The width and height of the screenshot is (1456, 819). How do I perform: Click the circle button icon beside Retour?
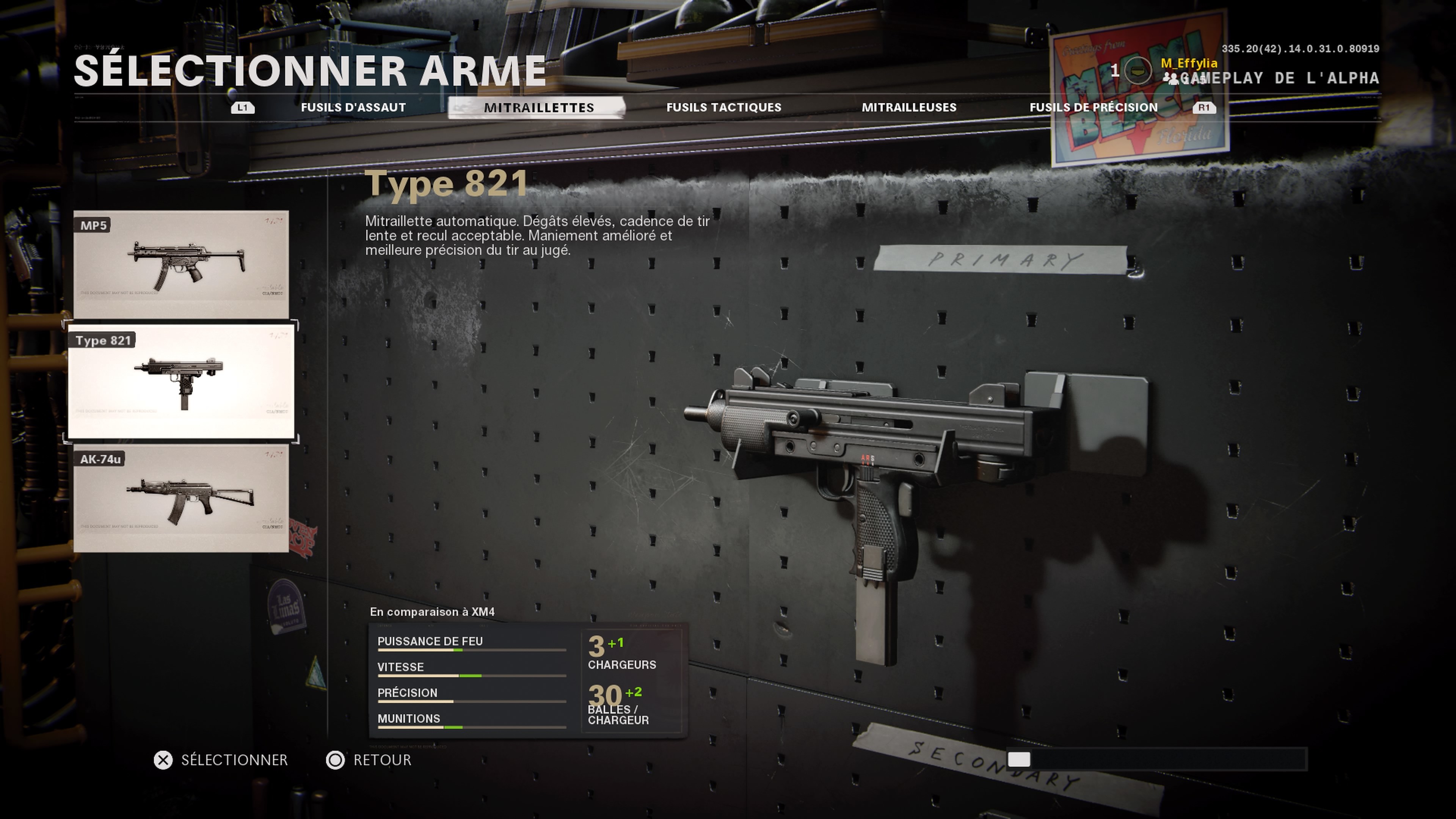(x=336, y=760)
